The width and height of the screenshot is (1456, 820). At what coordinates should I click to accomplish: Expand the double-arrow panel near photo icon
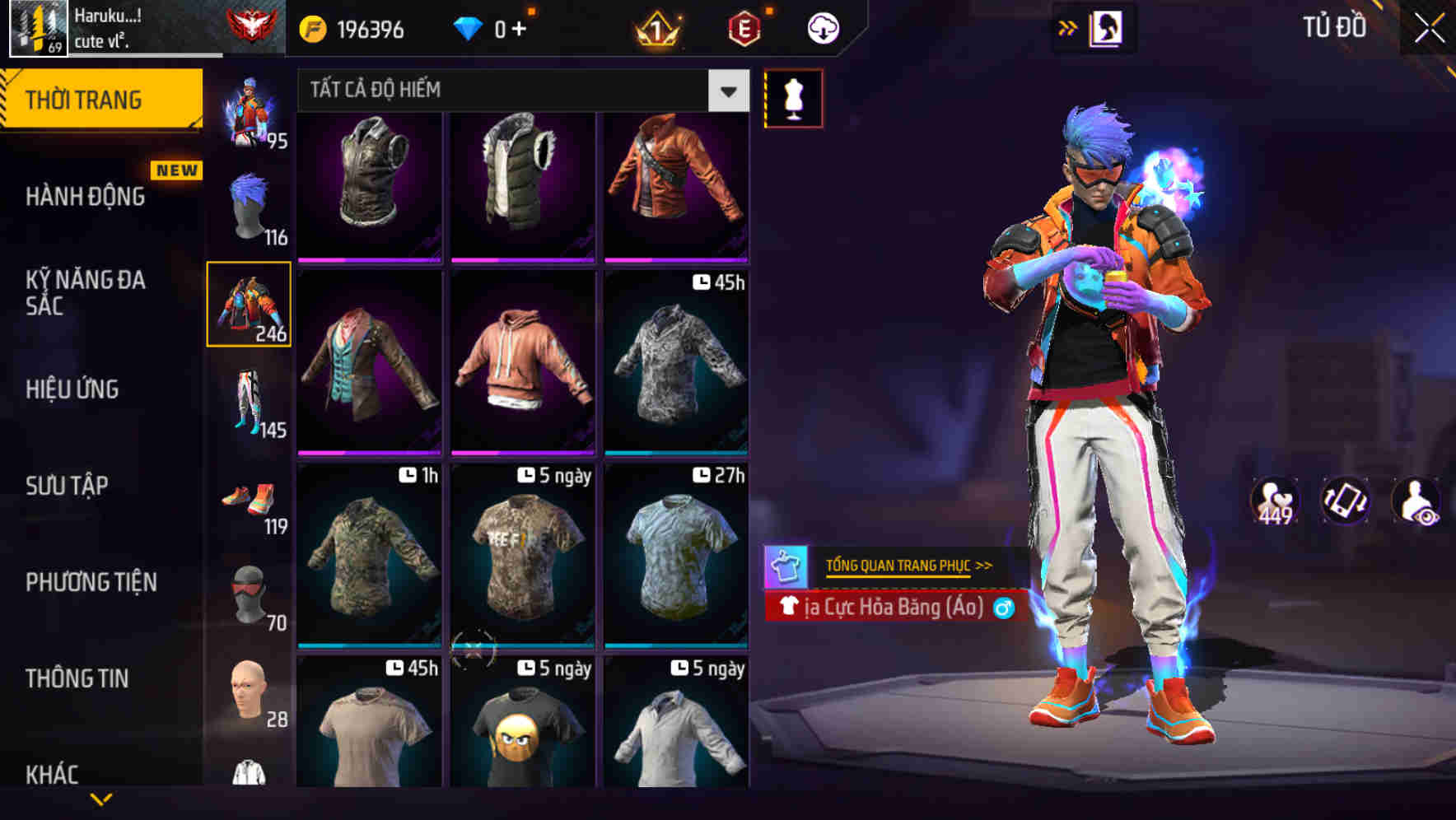(x=1067, y=26)
